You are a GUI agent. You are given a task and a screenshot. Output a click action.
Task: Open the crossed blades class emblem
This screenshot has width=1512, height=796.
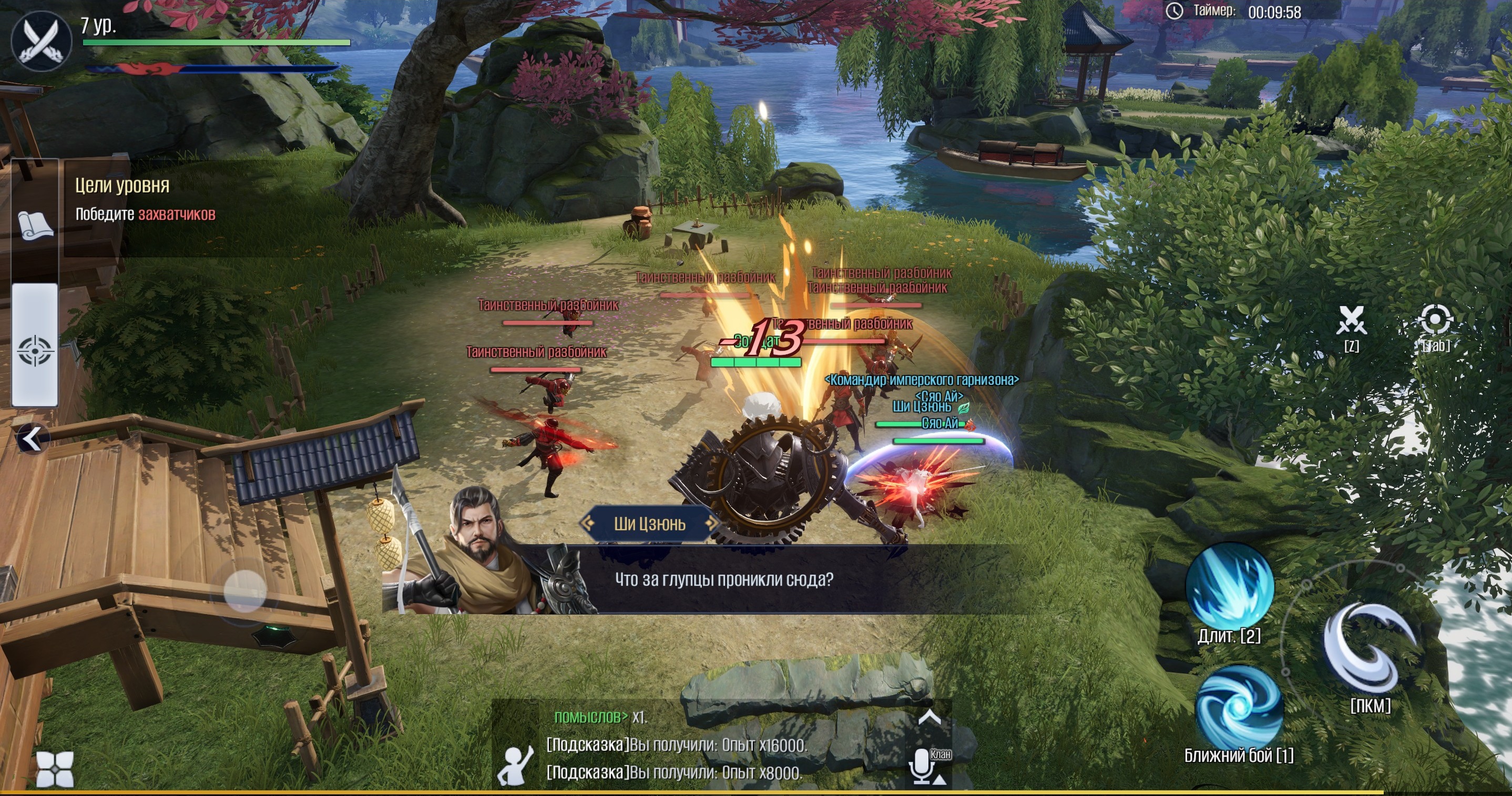point(41,41)
